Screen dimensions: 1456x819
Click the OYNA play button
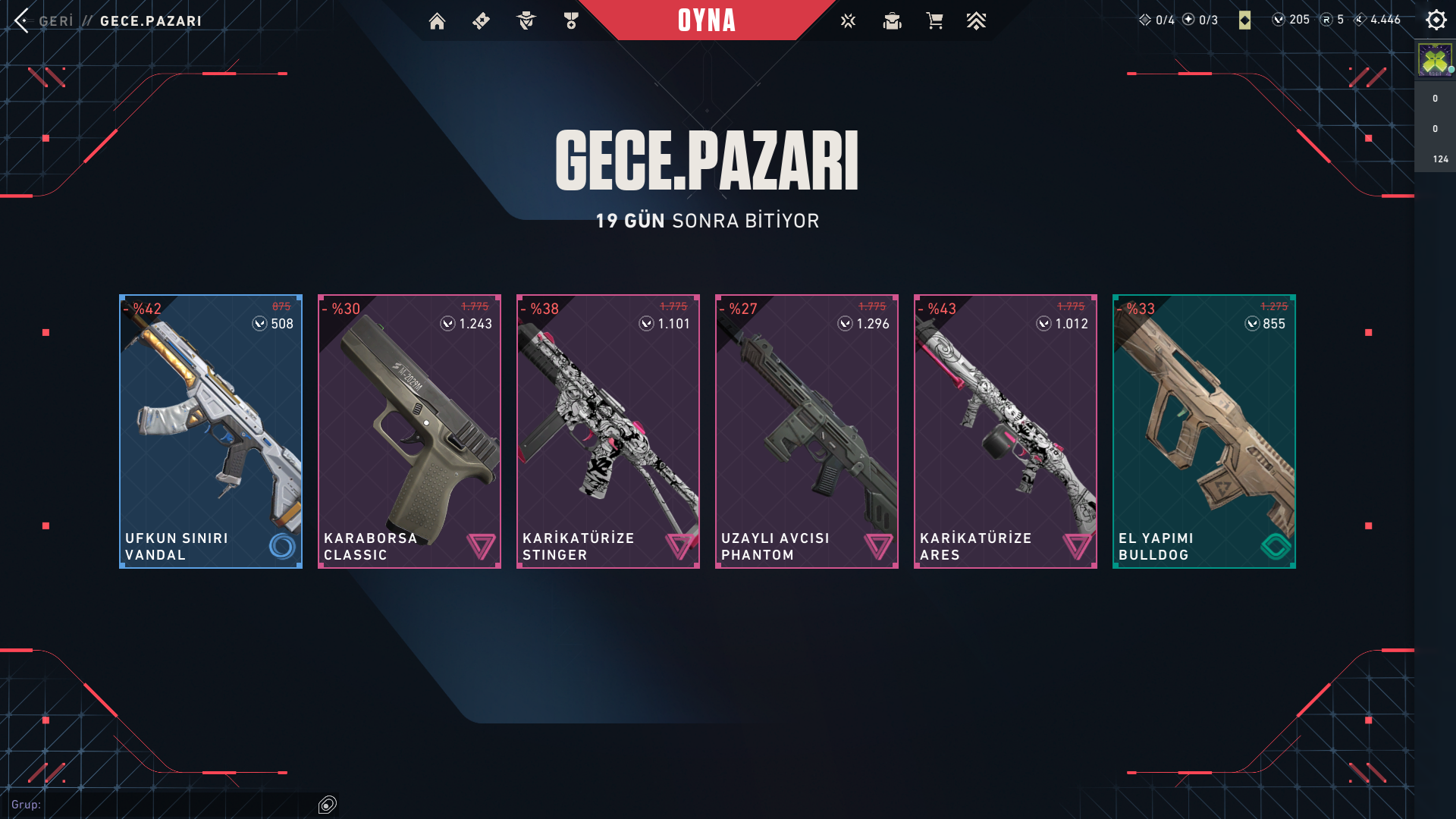coord(706,20)
